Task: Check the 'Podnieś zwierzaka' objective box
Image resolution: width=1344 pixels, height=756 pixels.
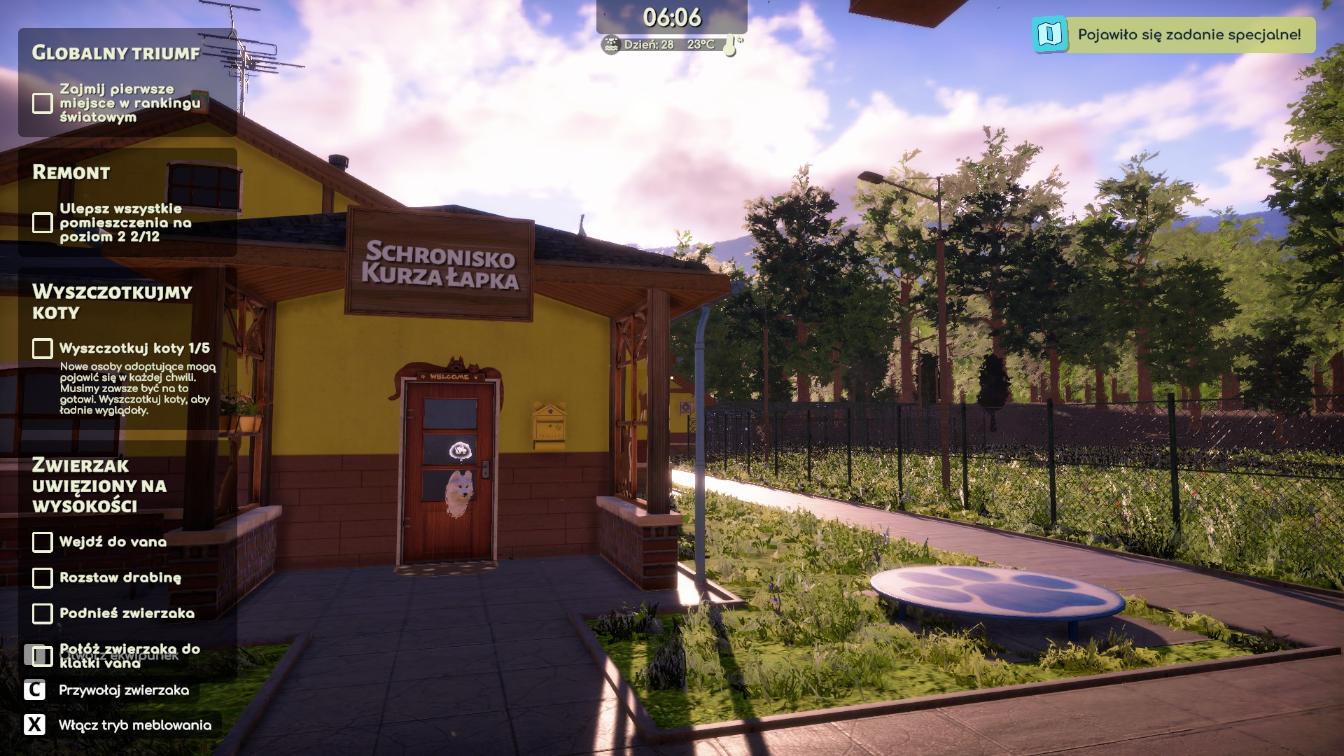Action: tap(42, 613)
